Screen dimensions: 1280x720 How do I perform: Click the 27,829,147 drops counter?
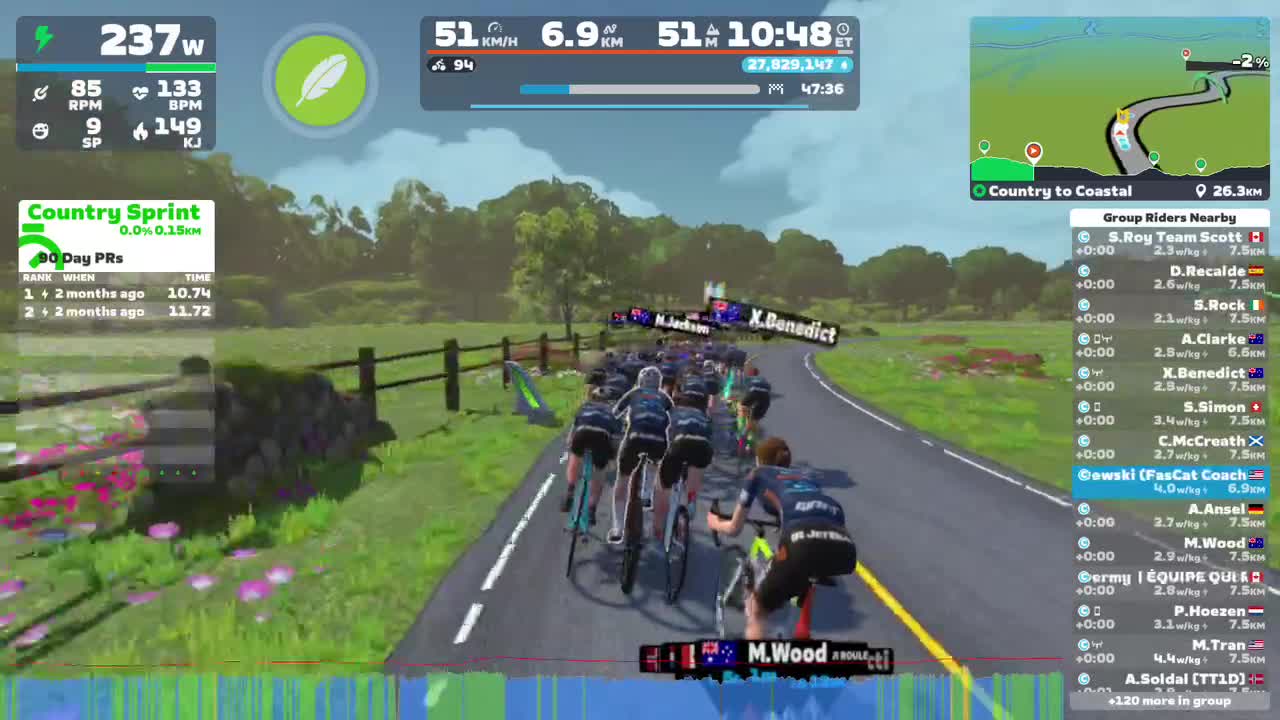click(x=795, y=65)
